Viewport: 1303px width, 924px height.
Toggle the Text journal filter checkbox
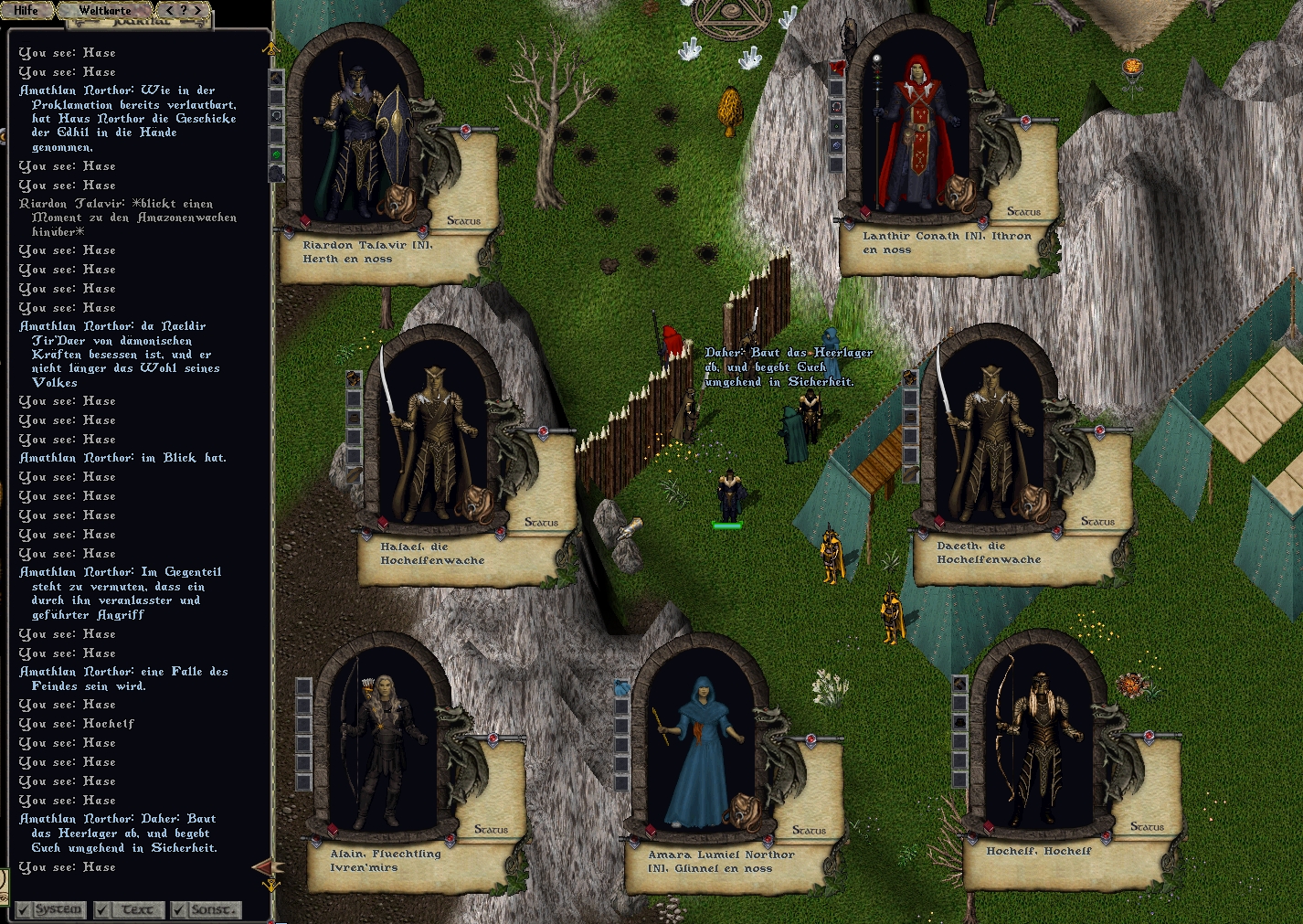pos(101,909)
